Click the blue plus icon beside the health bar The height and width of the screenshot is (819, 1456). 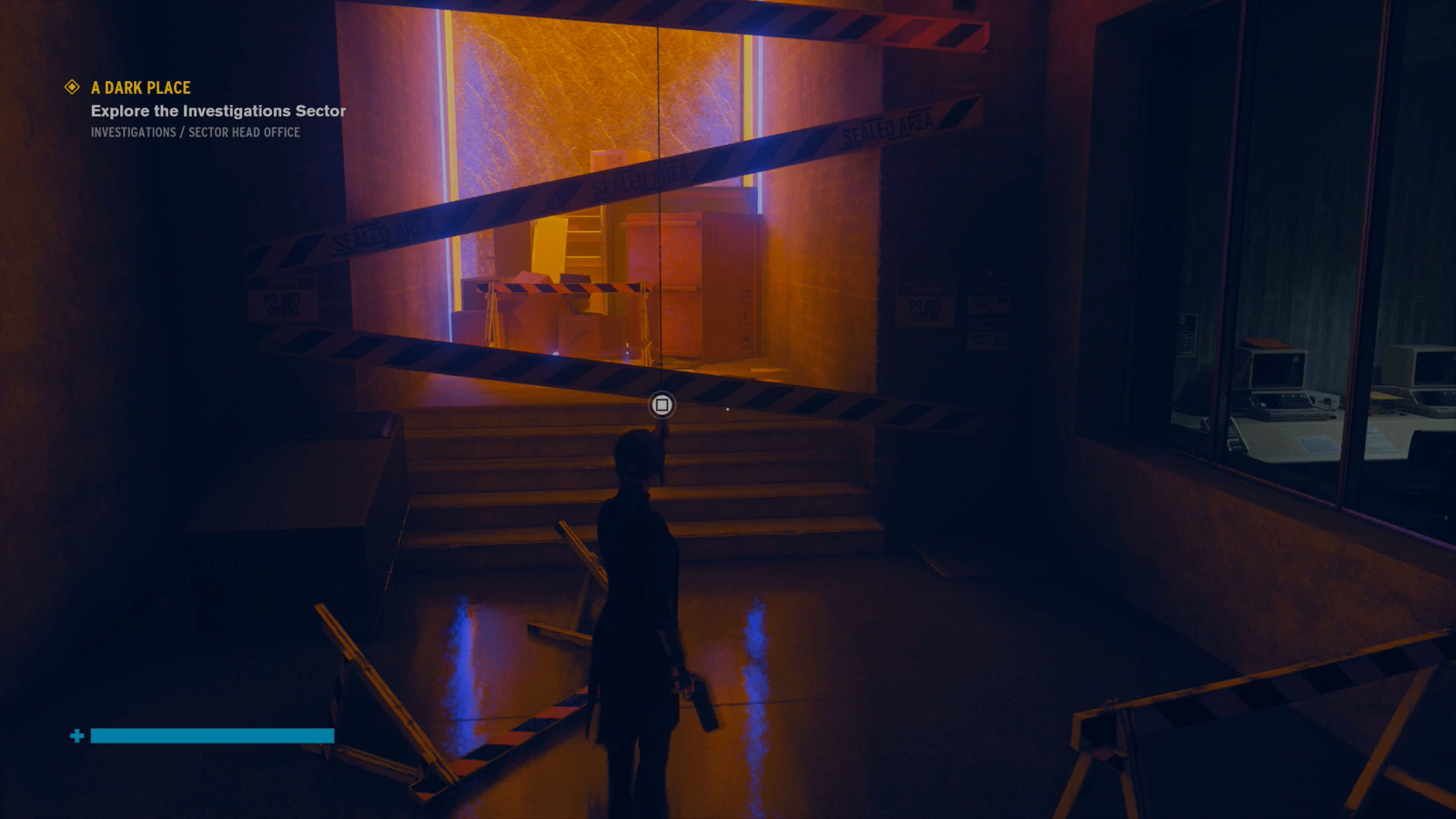pyautogui.click(x=76, y=735)
